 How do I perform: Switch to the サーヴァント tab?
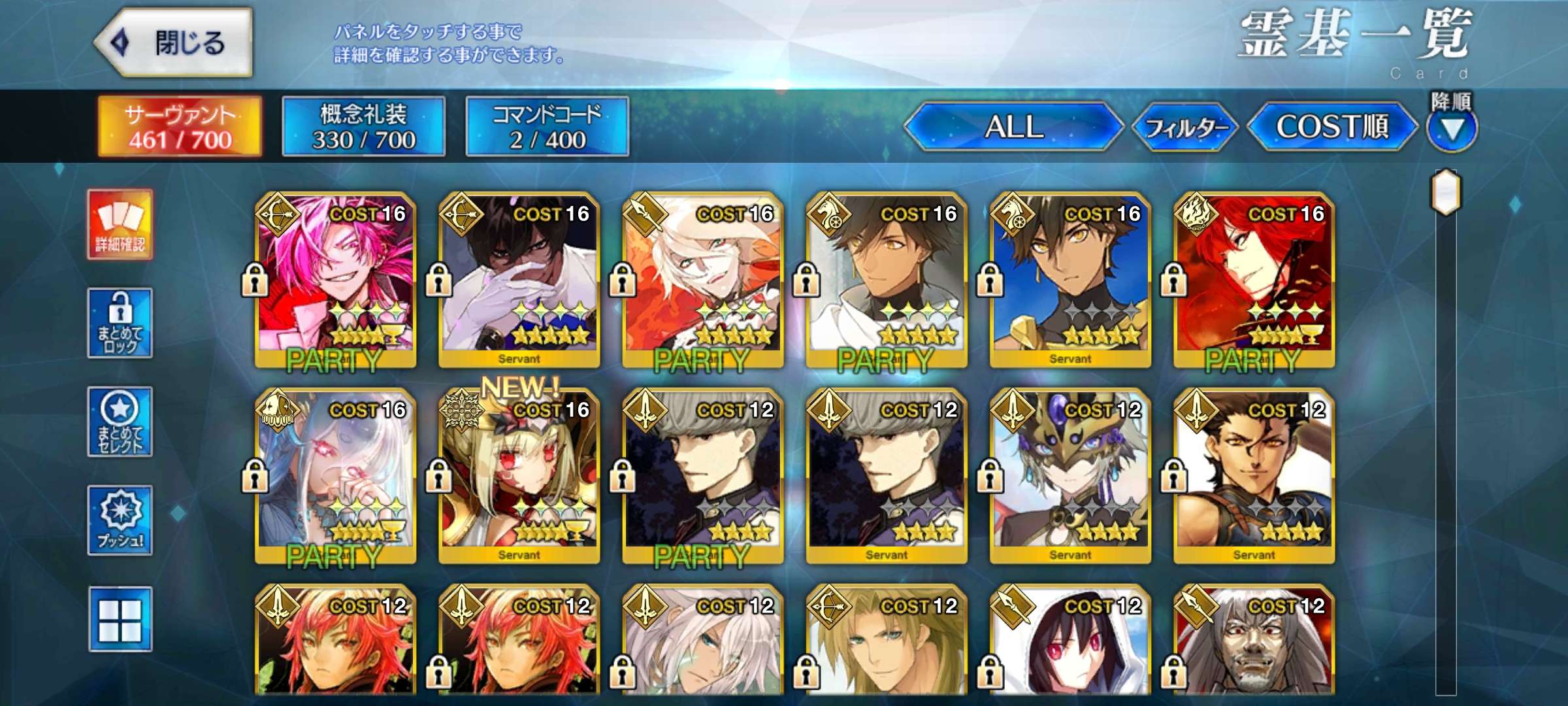[180, 126]
